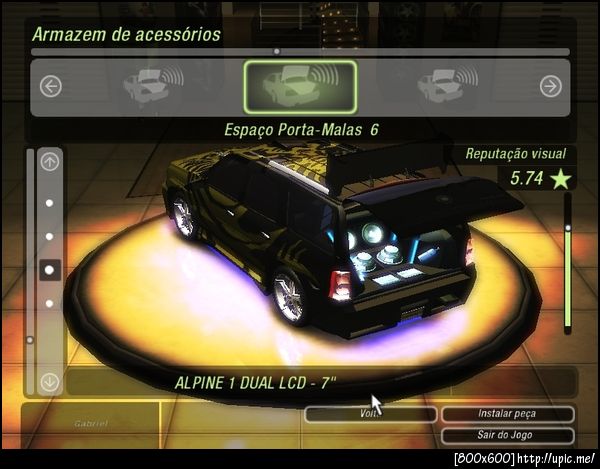
Task: Click the up arrow of the parts list
Action: [50, 161]
